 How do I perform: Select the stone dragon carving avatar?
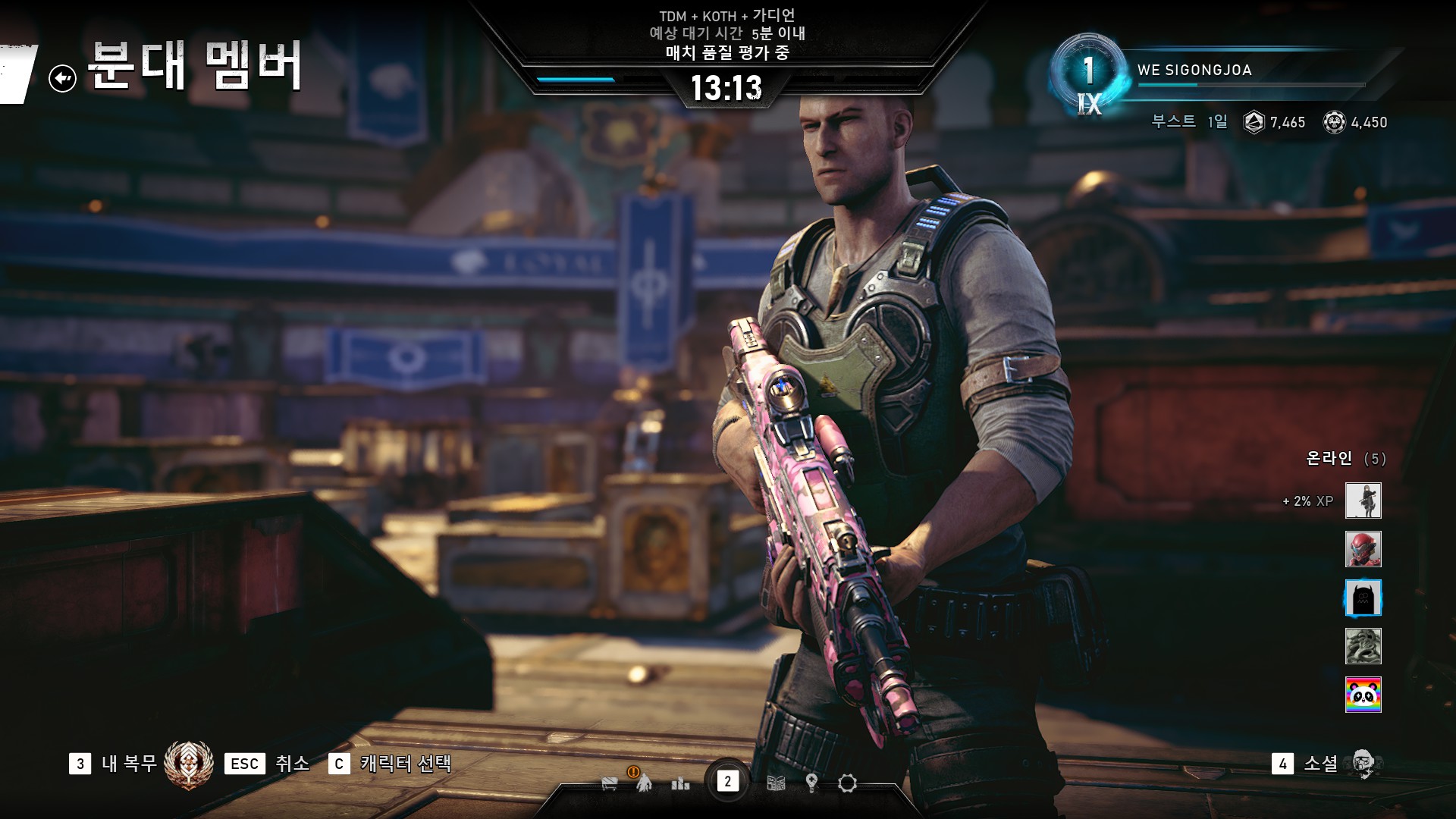(x=1363, y=646)
